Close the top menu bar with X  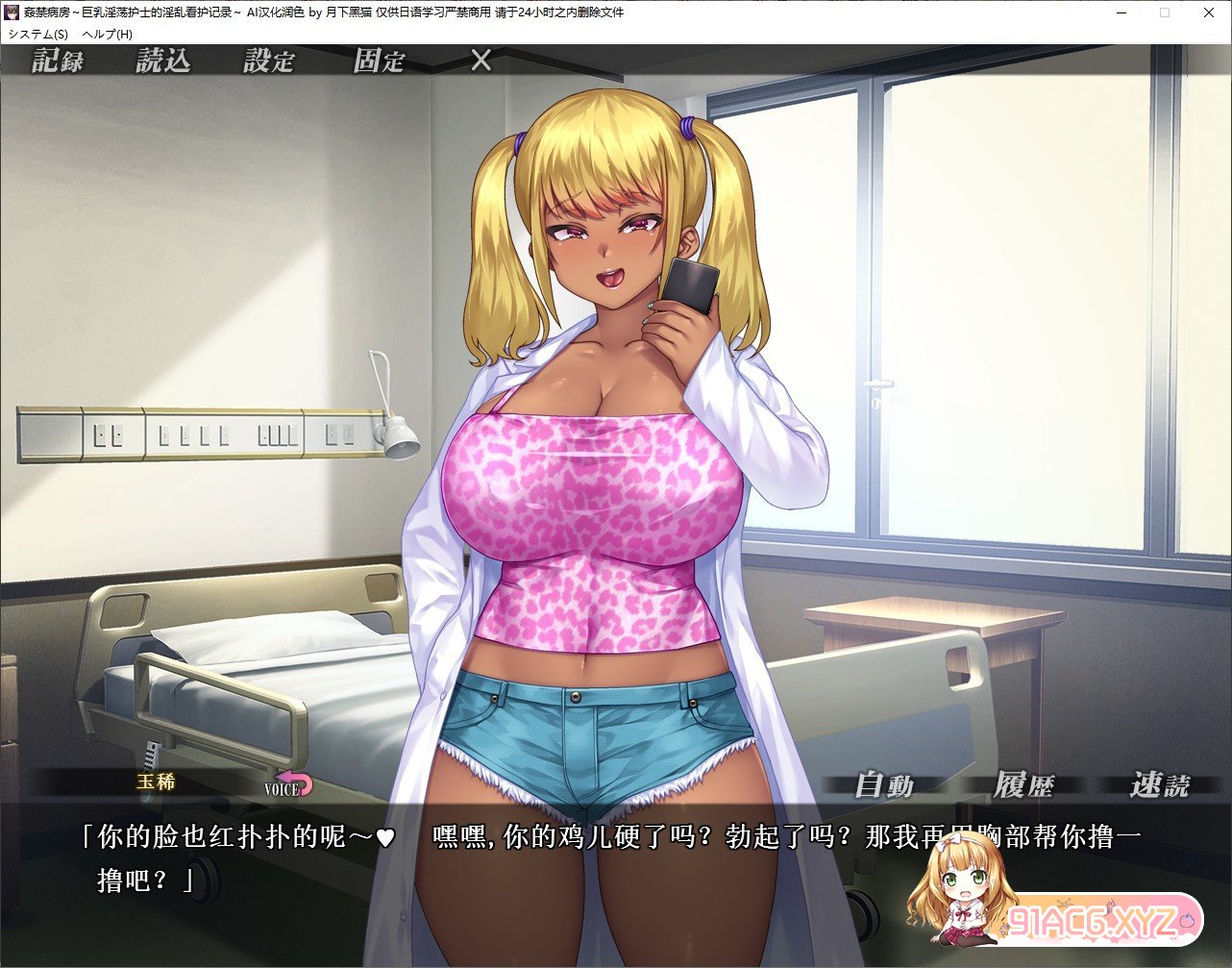[x=481, y=62]
